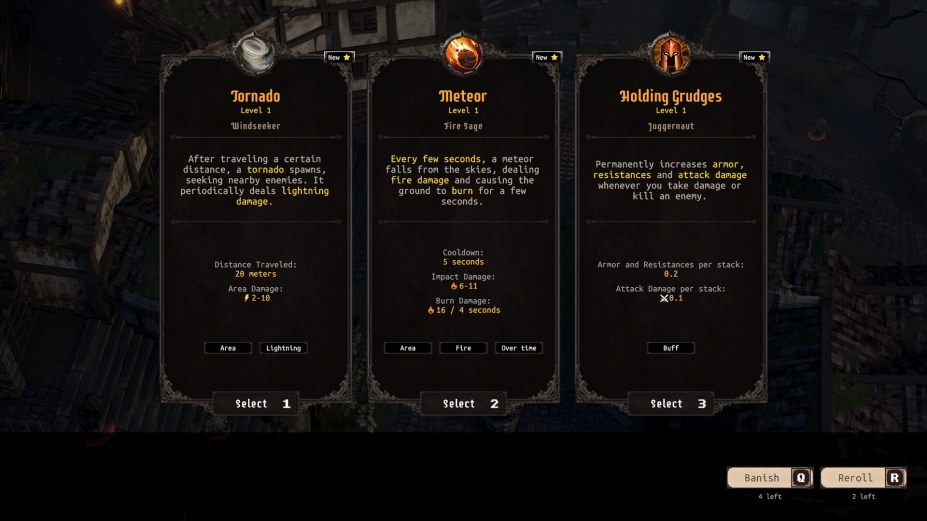Banish an ability option
The height and width of the screenshot is (521, 927).
tap(769, 478)
